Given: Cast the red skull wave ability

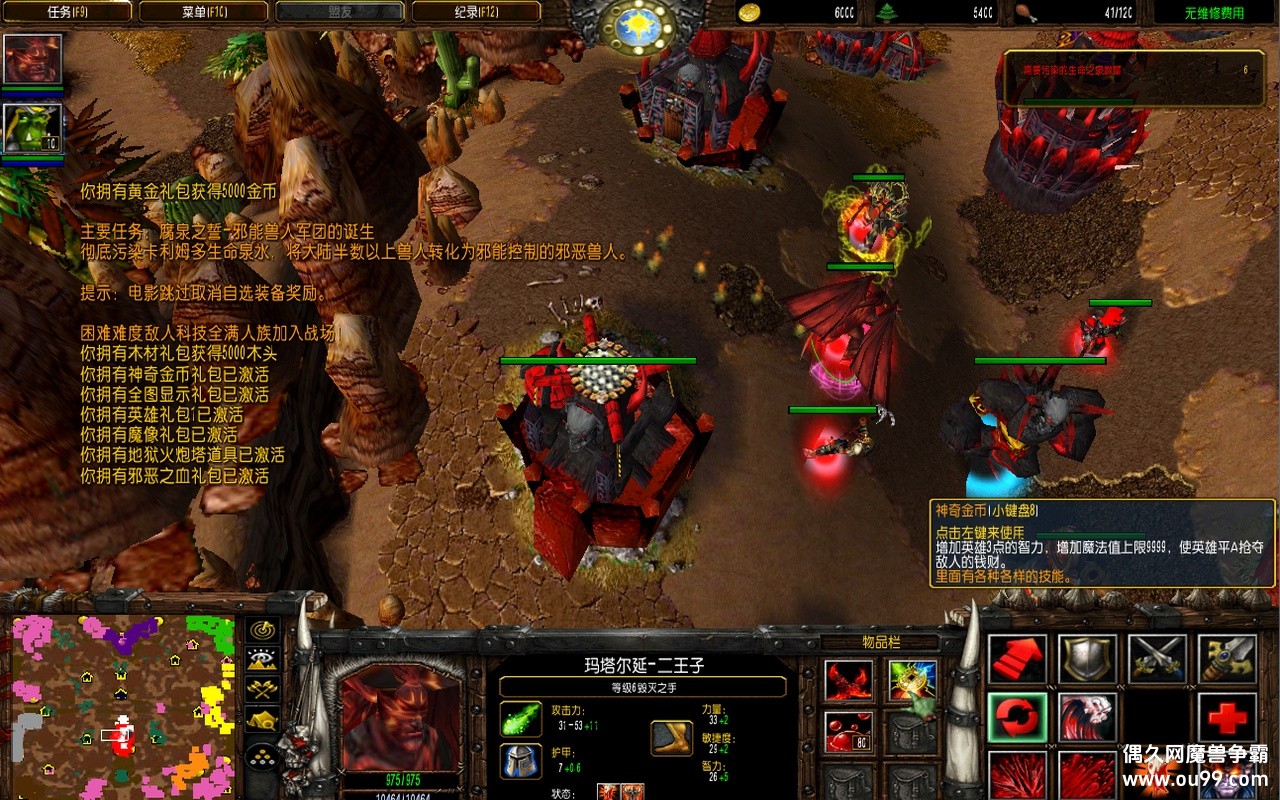Looking at the screenshot, I should click(1088, 718).
